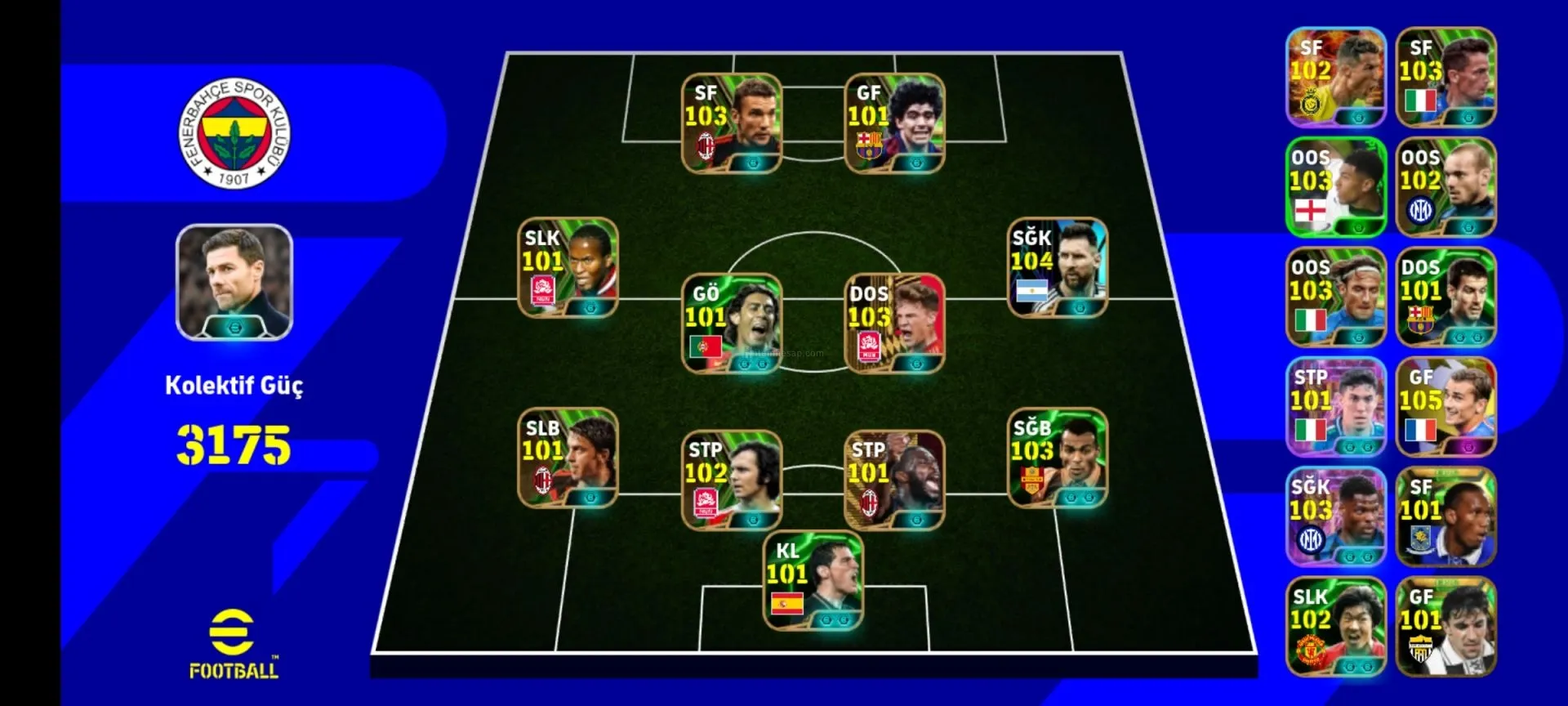Open the manager portrait card

(x=234, y=282)
